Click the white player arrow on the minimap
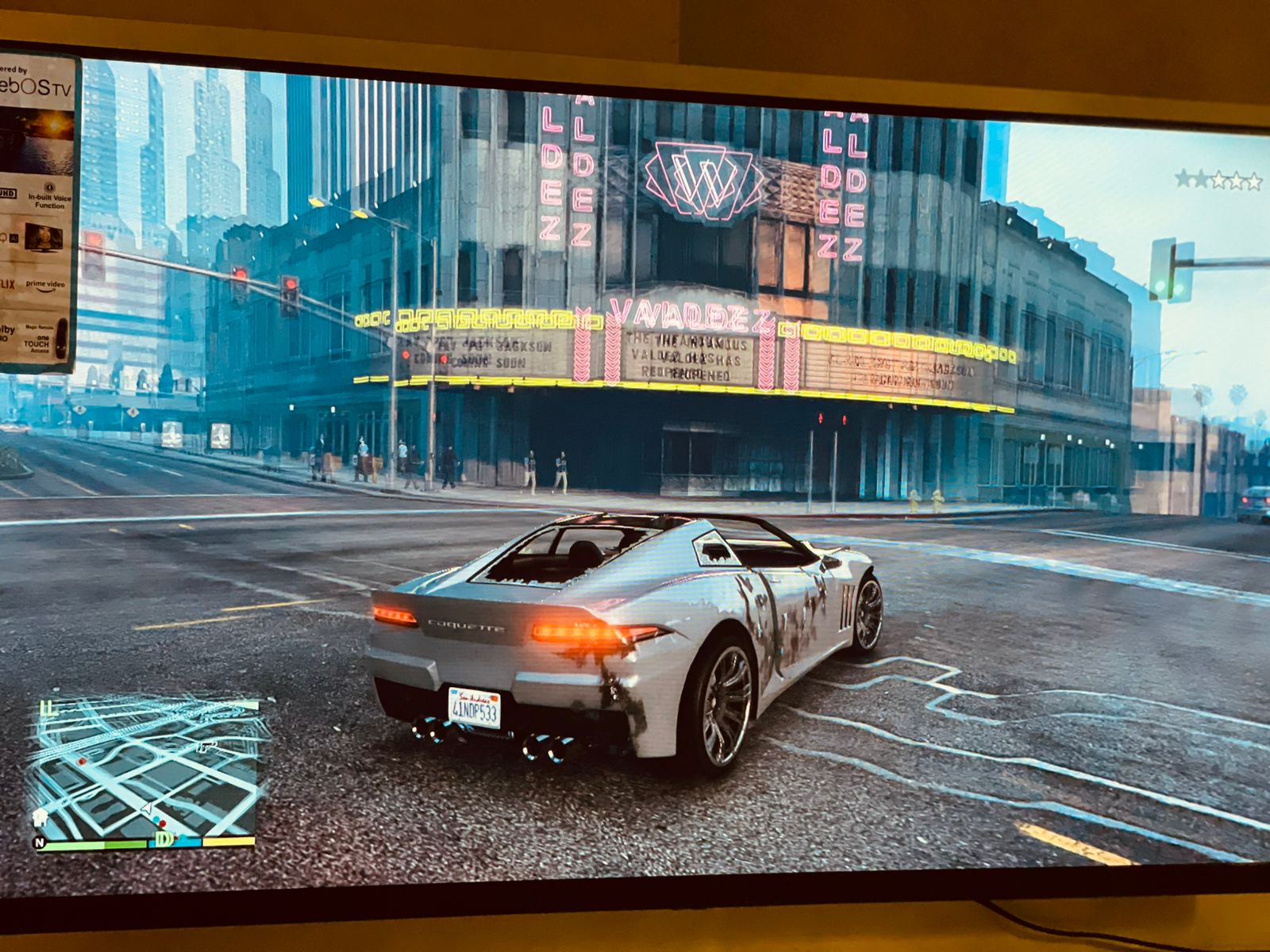Viewport: 1270px width, 952px height. point(148,808)
